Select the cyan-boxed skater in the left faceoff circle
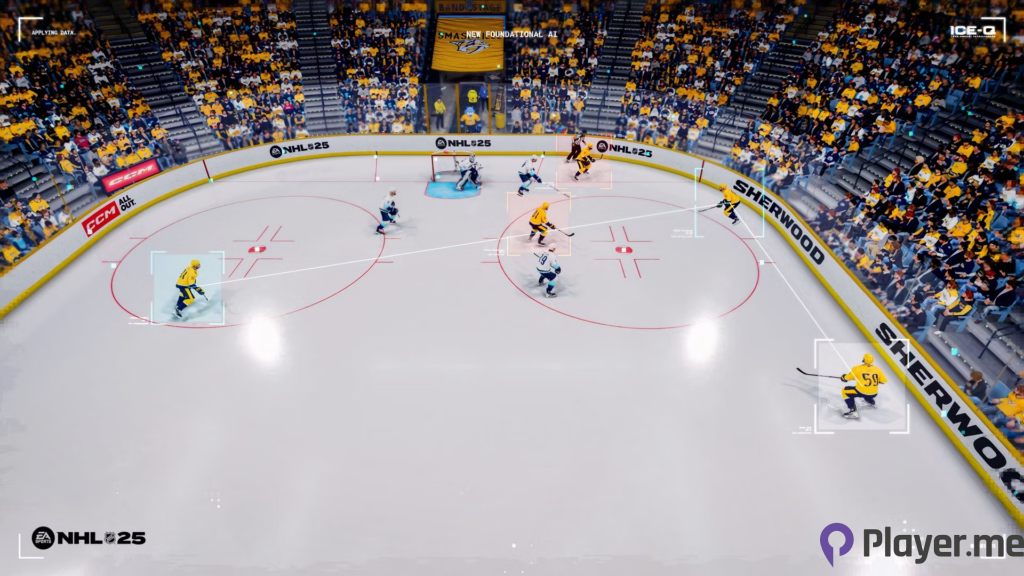The image size is (1024, 576). tap(188, 288)
